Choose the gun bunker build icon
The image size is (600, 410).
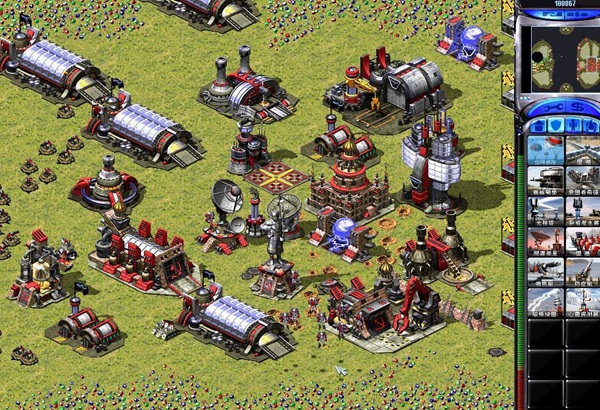click(545, 181)
